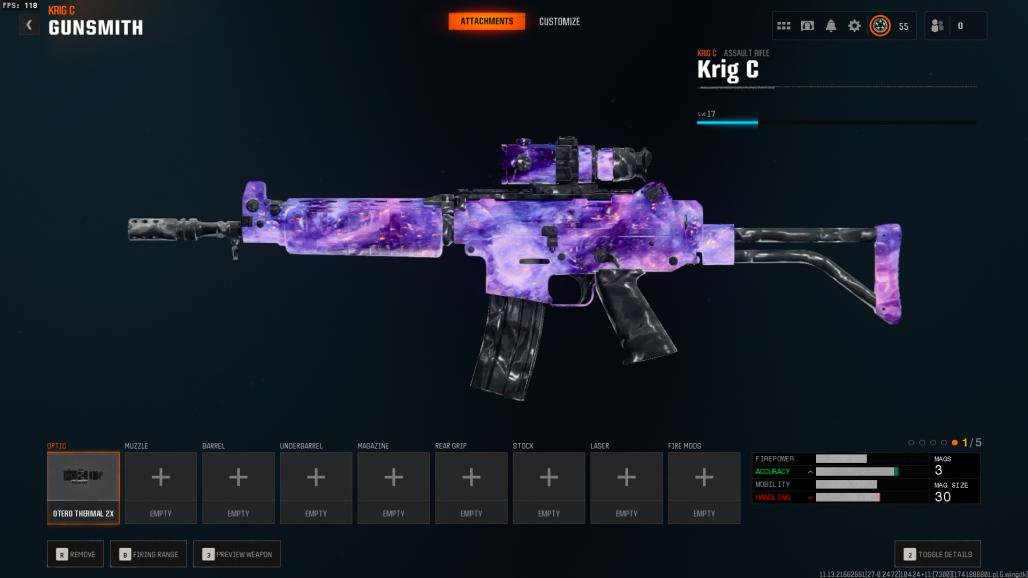Click Preview Weapon button
The width and height of the screenshot is (1028, 578).
pyautogui.click(x=237, y=554)
